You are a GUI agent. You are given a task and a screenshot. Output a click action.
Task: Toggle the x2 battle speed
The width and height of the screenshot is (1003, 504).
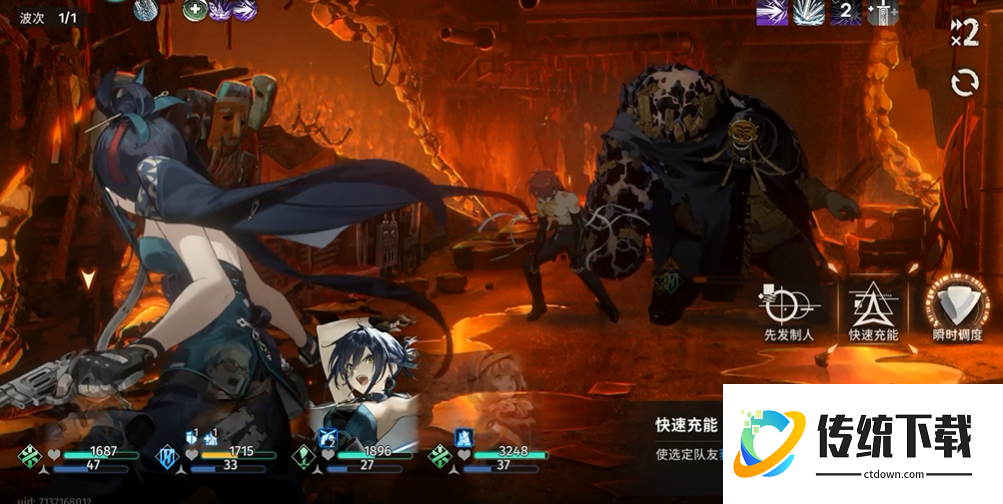tap(964, 32)
